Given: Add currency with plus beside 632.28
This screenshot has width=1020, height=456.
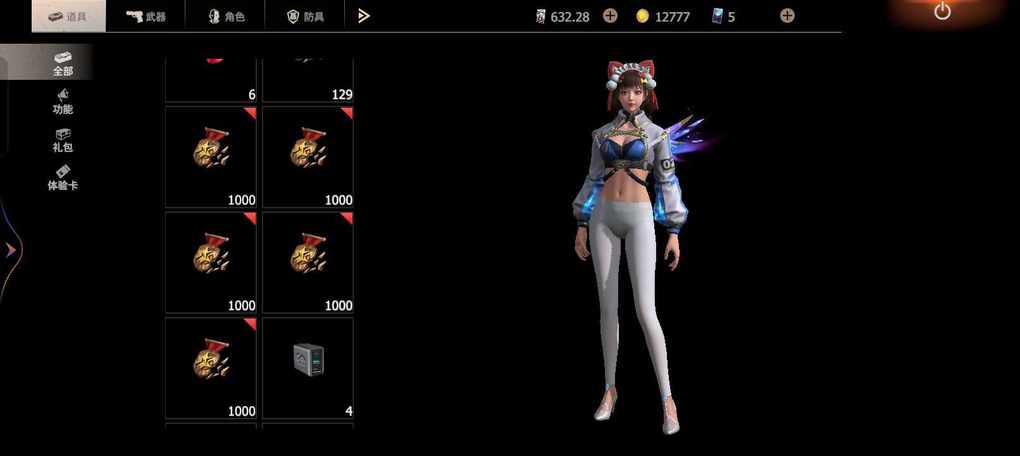Looking at the screenshot, I should 610,16.
